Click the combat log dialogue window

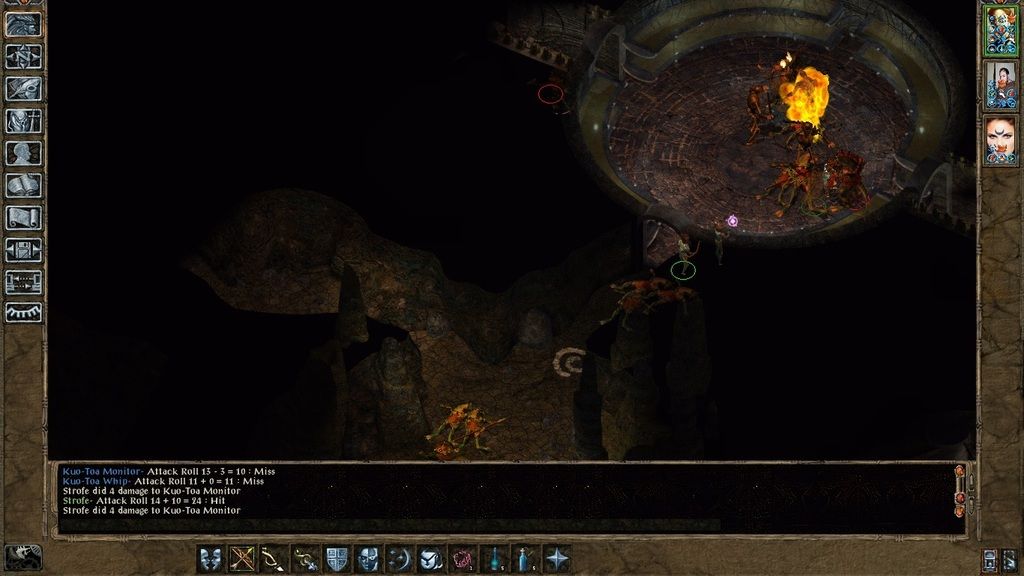(x=500, y=496)
